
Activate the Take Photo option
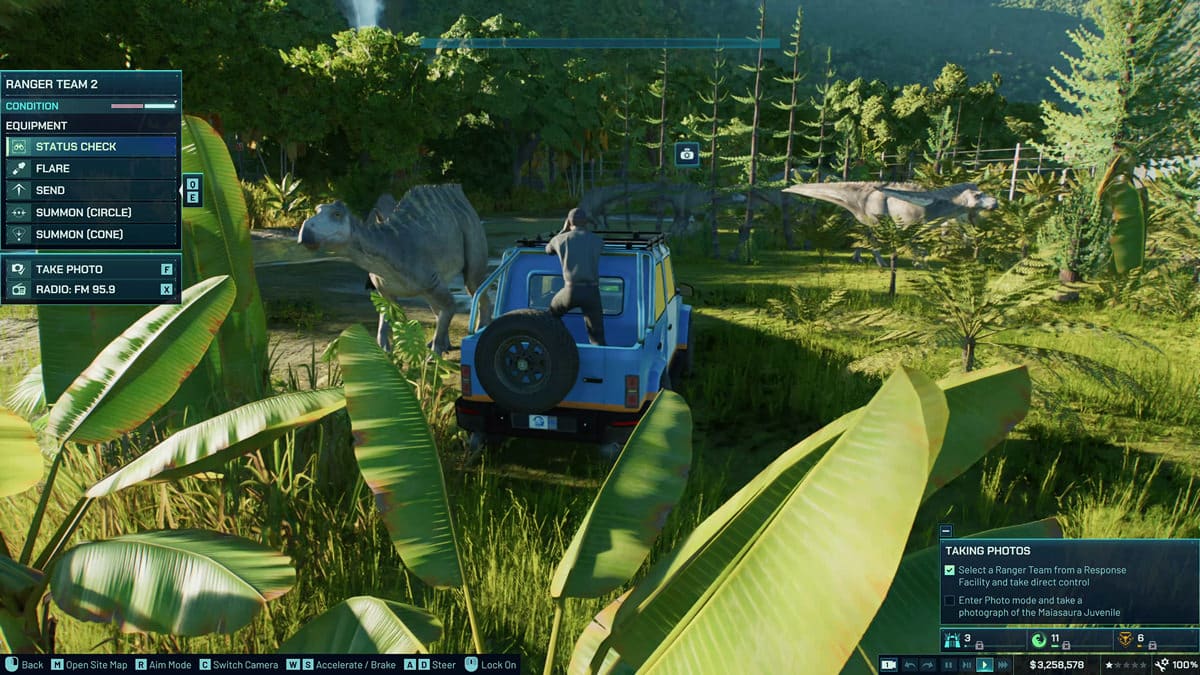(91, 269)
